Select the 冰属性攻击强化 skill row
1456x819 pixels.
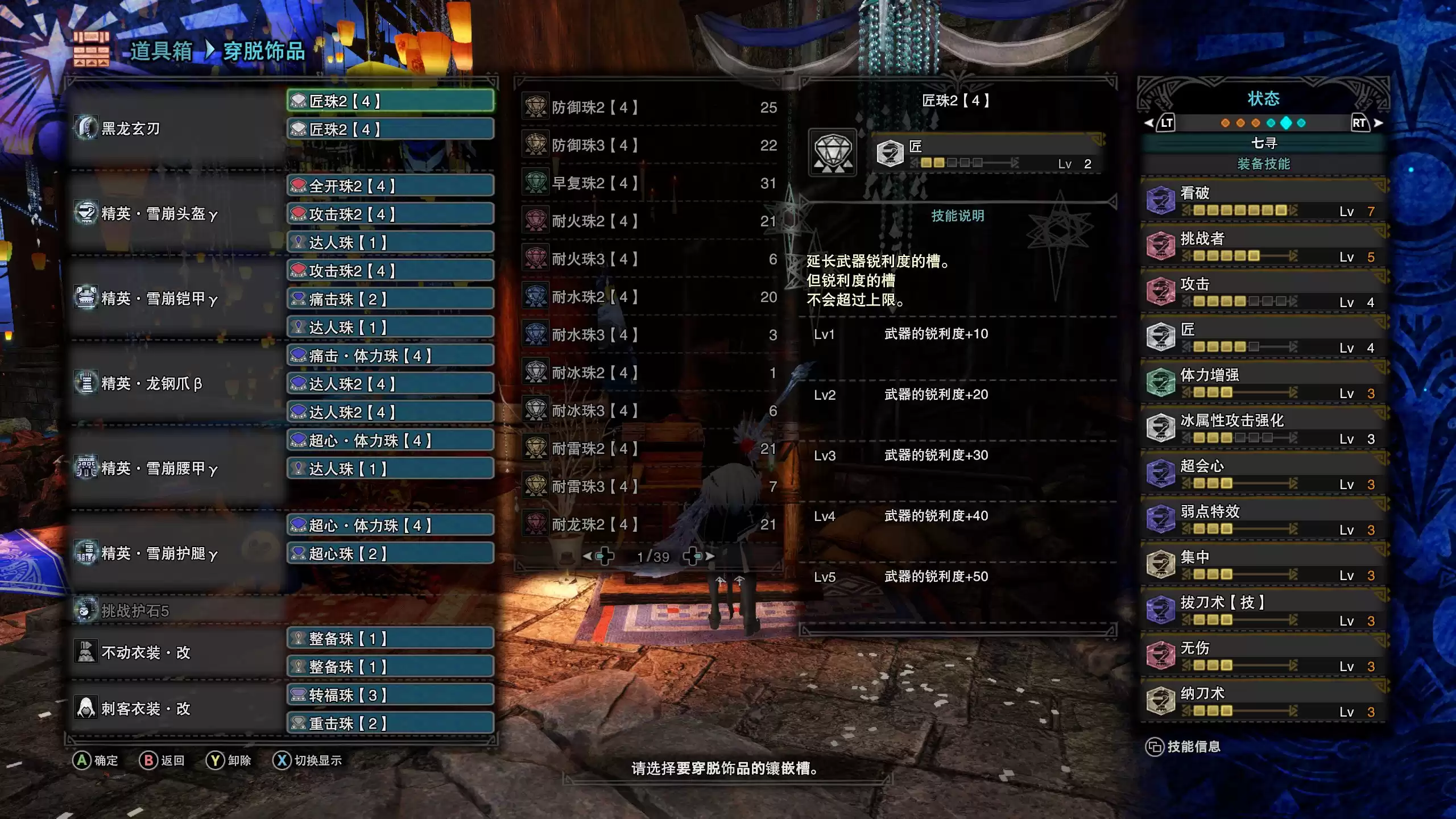[x=1263, y=429]
